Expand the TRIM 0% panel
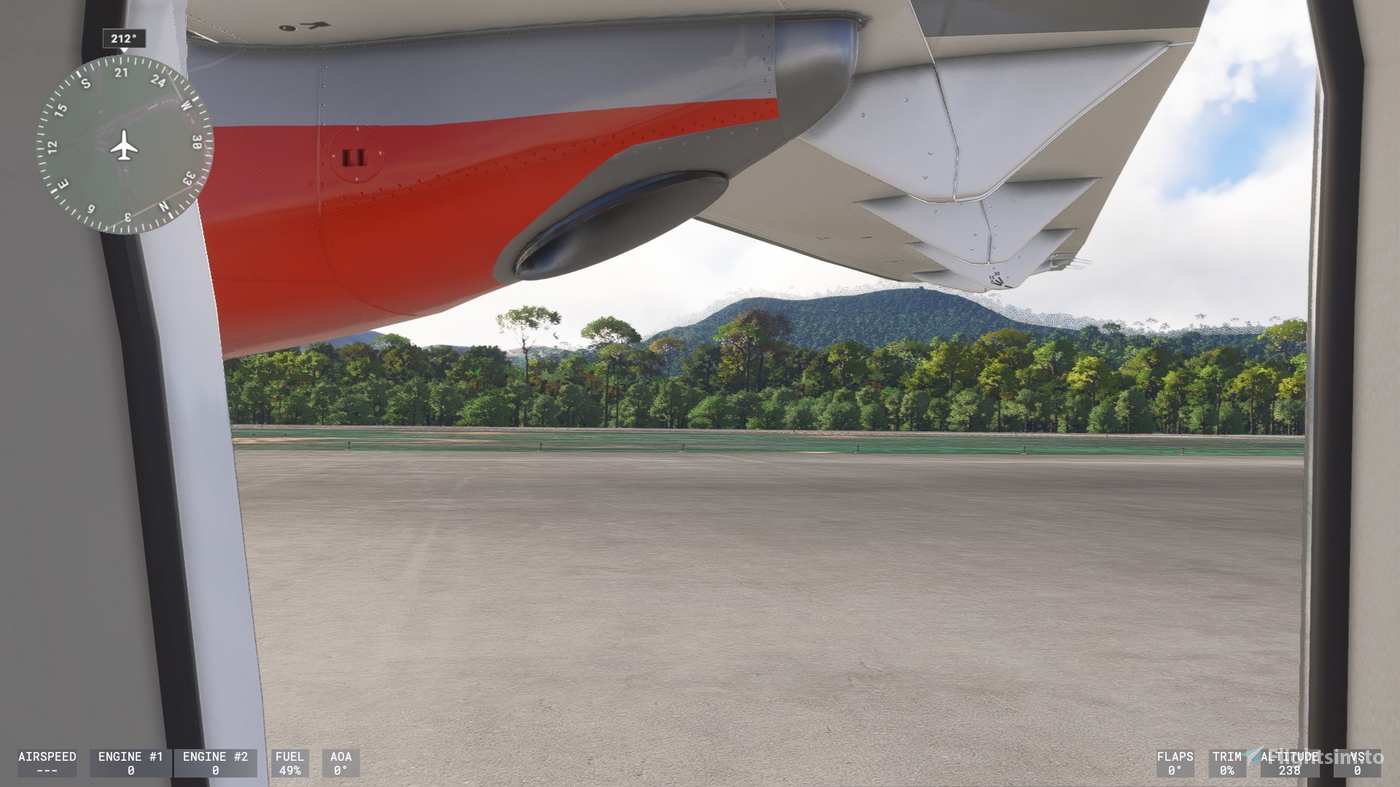The image size is (1400, 787). pos(1227,764)
